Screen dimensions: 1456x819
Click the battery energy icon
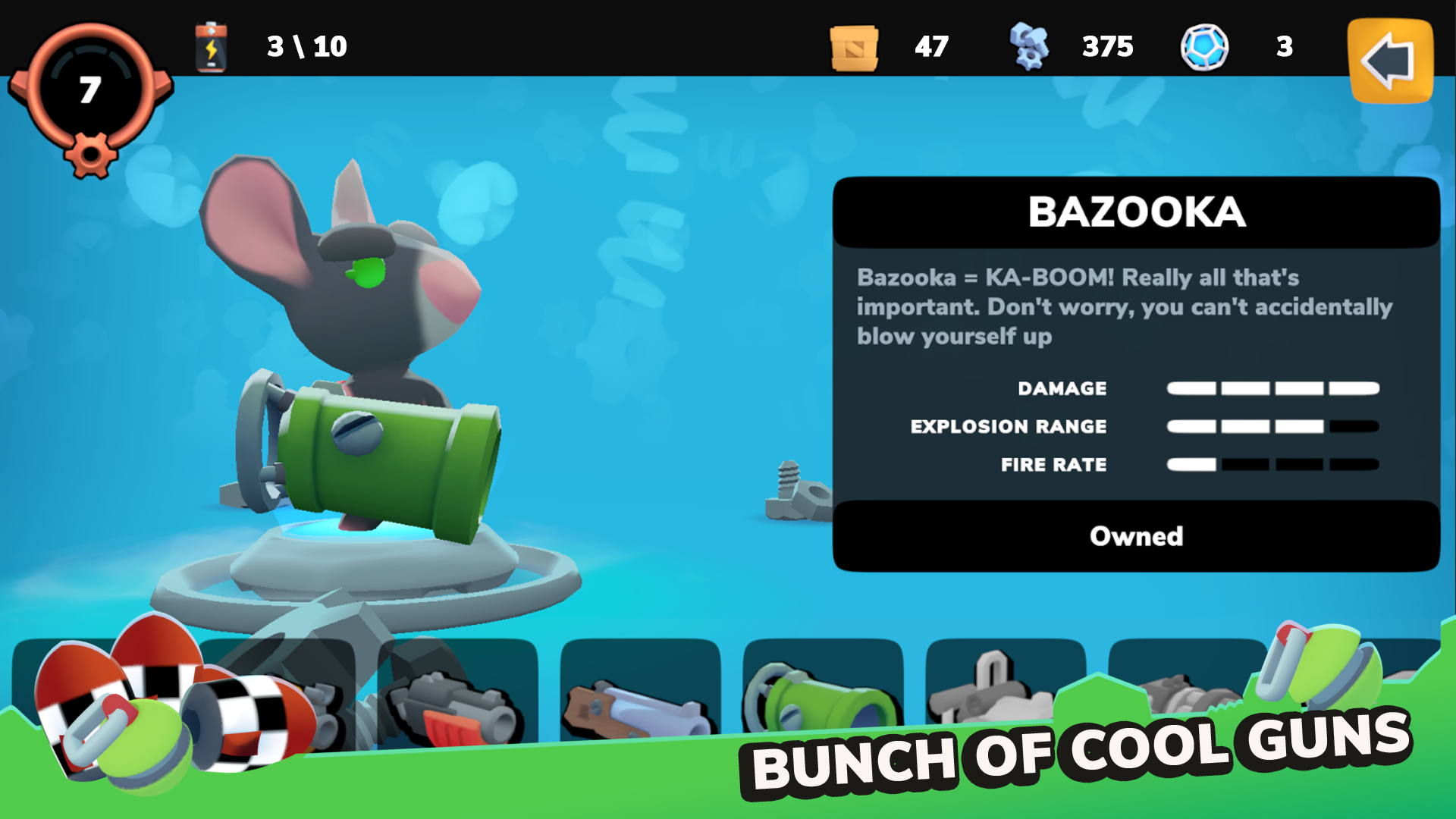[210, 48]
